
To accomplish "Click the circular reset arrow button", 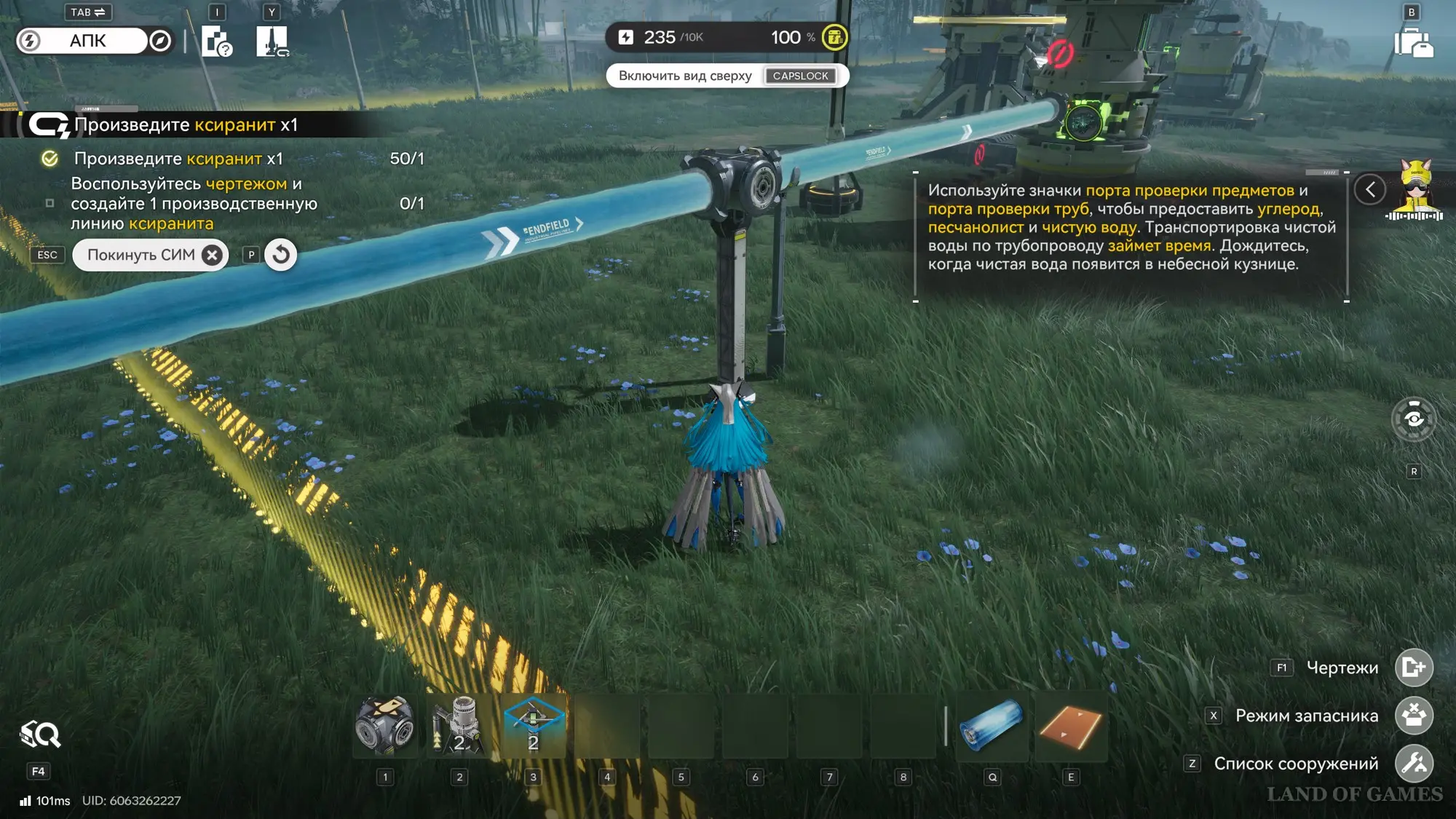I will tap(281, 255).
